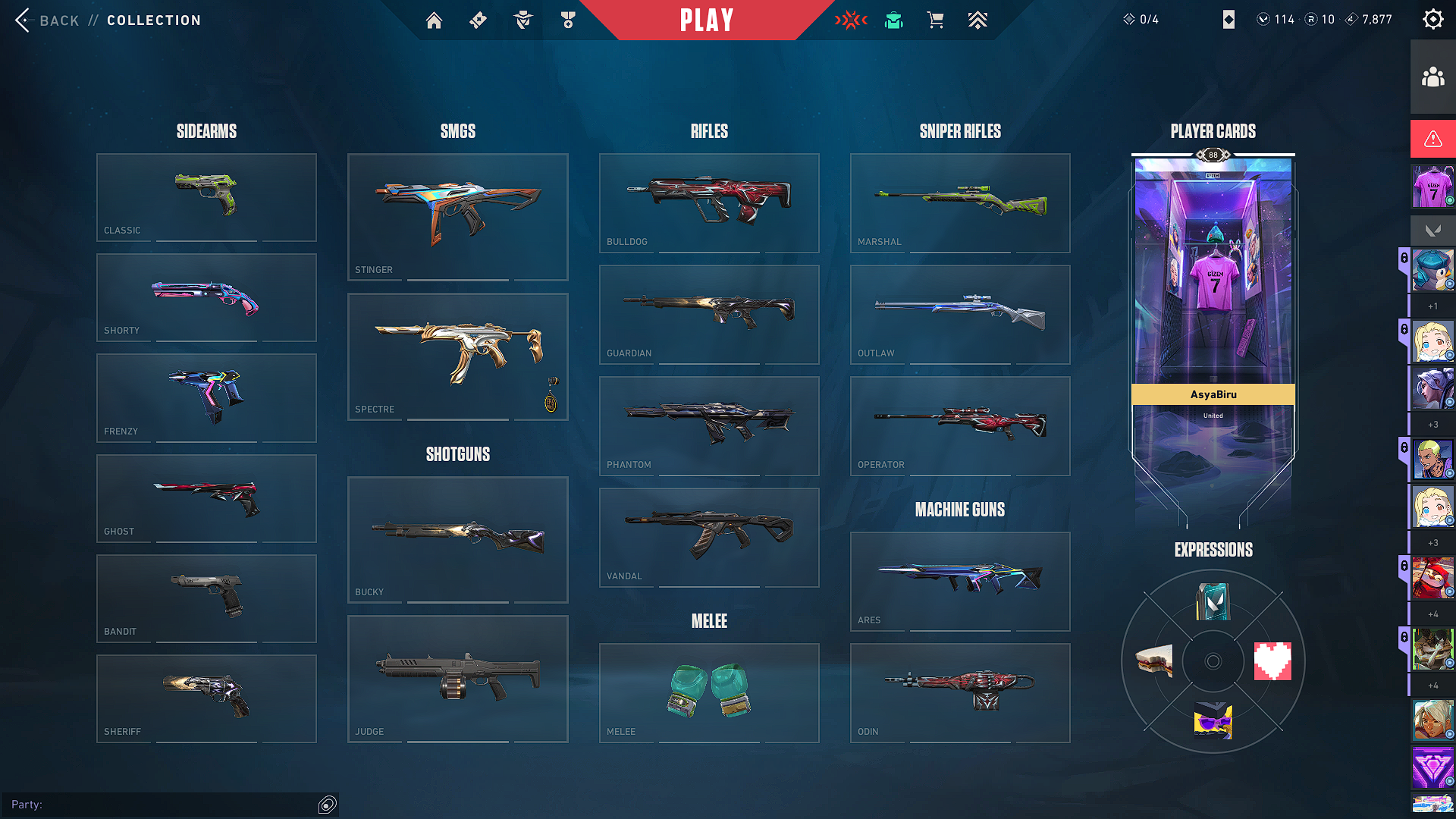Select the Spectre weapon slot
1456x819 pixels.
(x=457, y=356)
